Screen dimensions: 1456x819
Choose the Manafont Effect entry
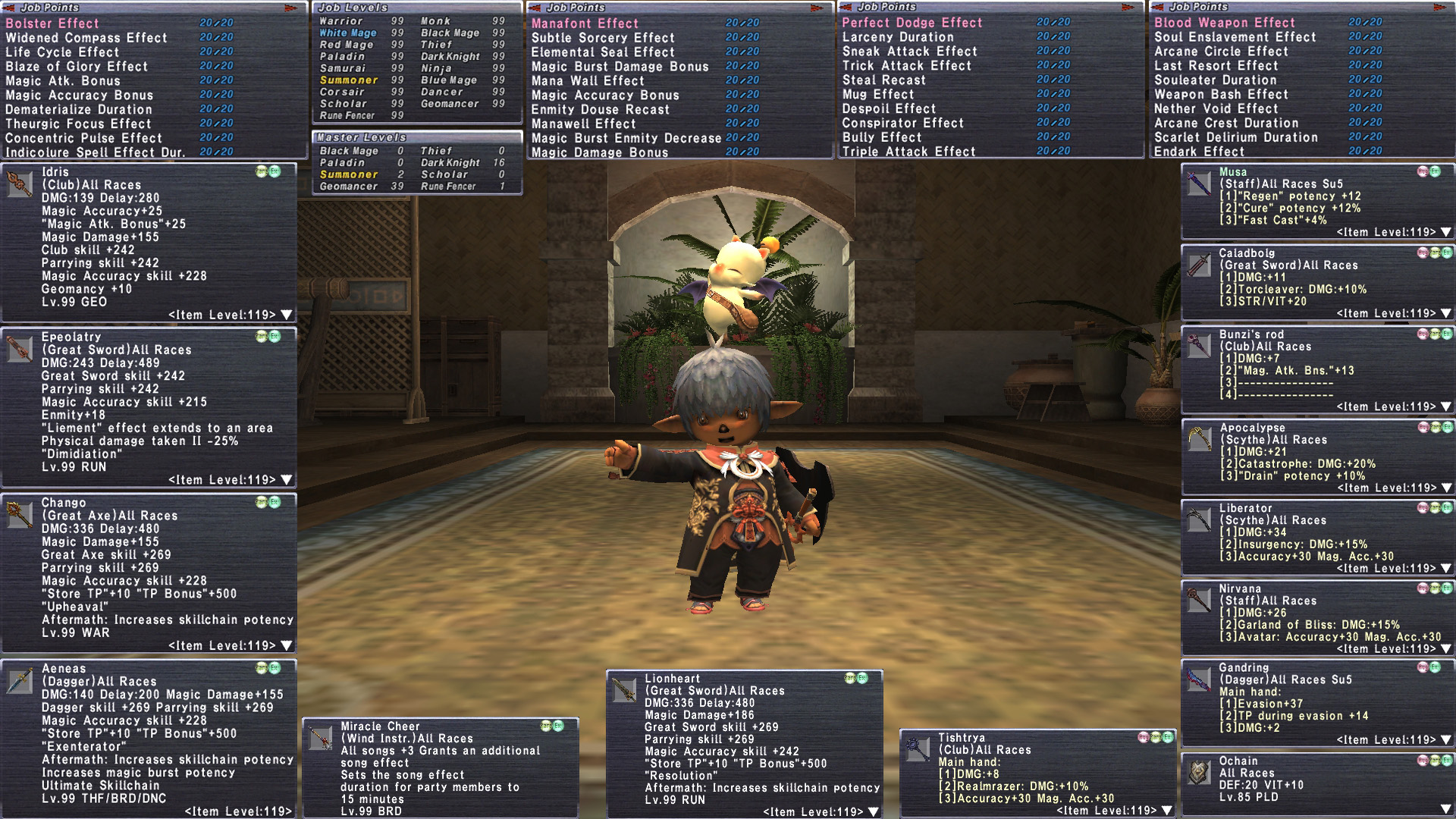tap(585, 24)
